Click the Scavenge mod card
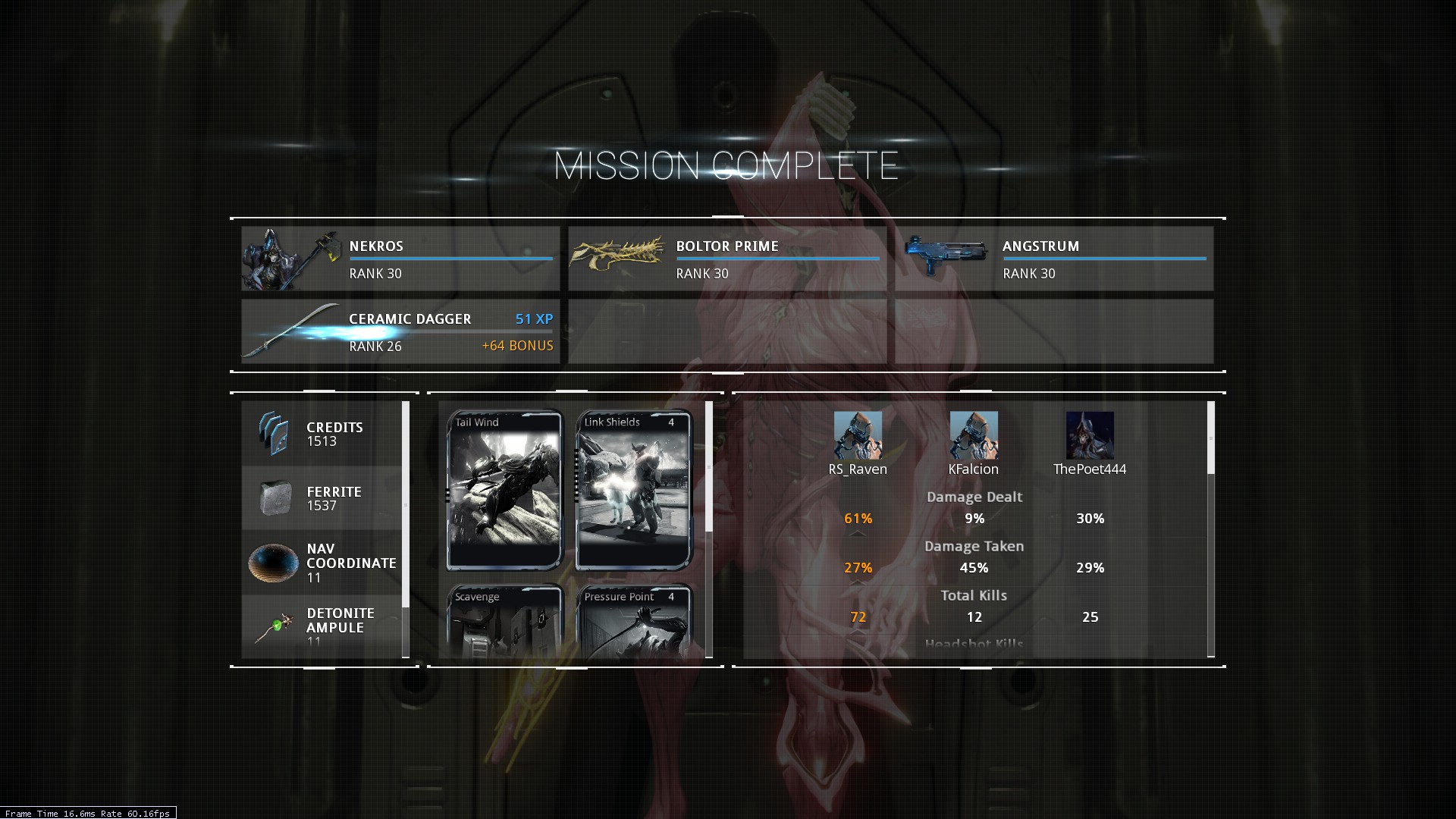Screen dimensions: 1456x819 pyautogui.click(x=505, y=622)
